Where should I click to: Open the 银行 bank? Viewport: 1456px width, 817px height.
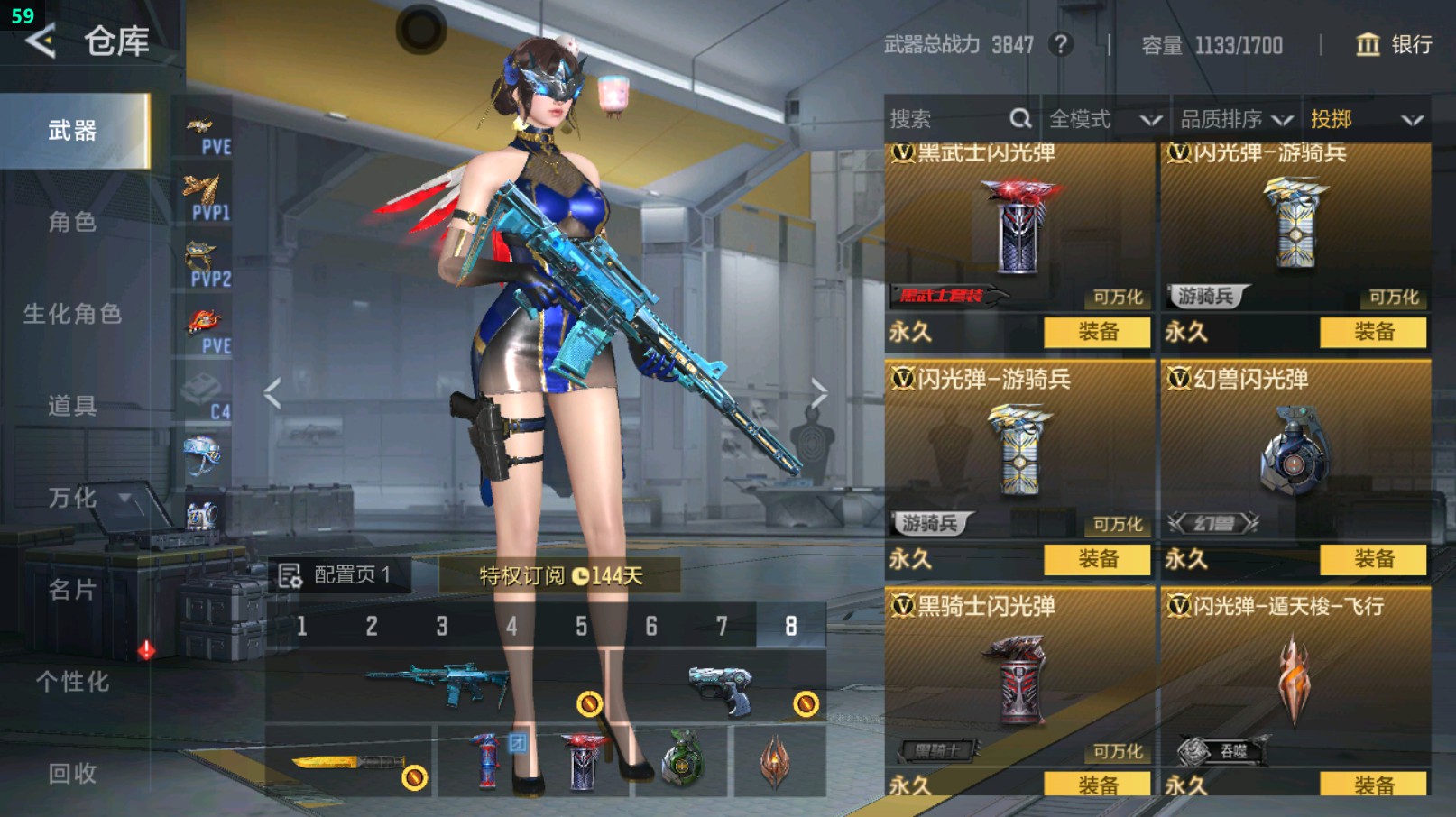(x=1394, y=44)
